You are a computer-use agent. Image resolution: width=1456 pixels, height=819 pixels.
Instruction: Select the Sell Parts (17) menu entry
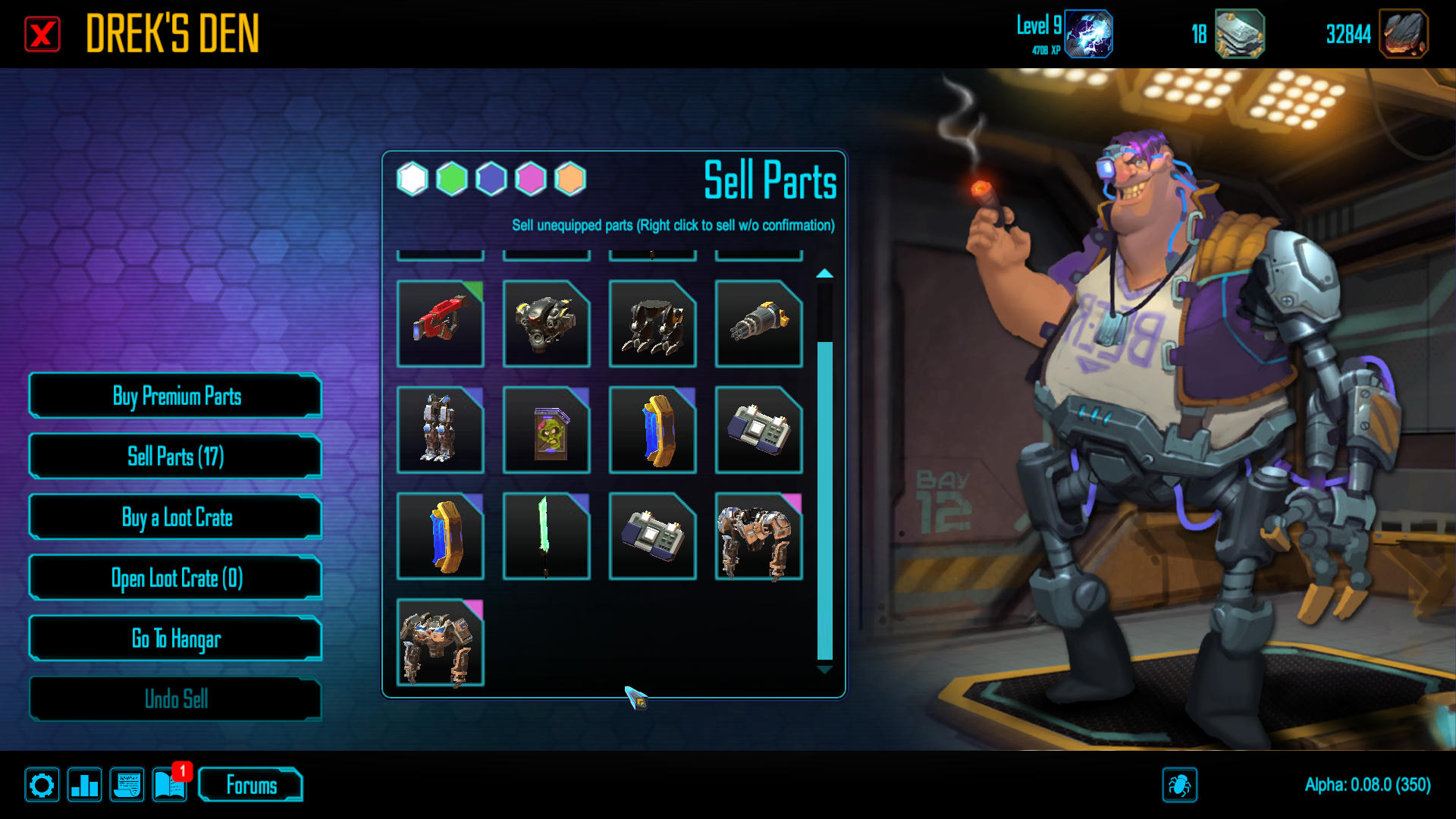(176, 457)
